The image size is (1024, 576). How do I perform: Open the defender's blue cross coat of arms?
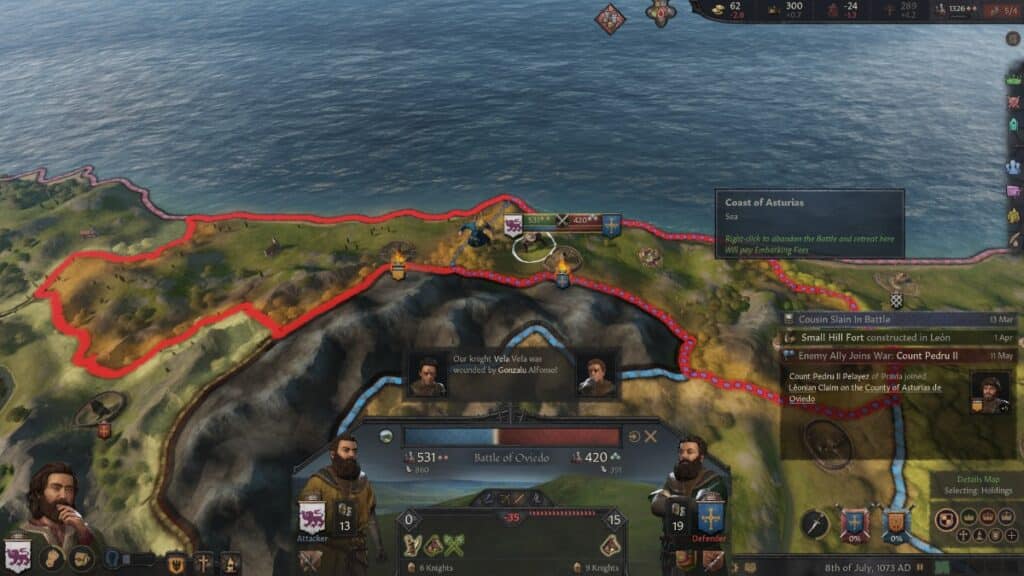coord(710,516)
